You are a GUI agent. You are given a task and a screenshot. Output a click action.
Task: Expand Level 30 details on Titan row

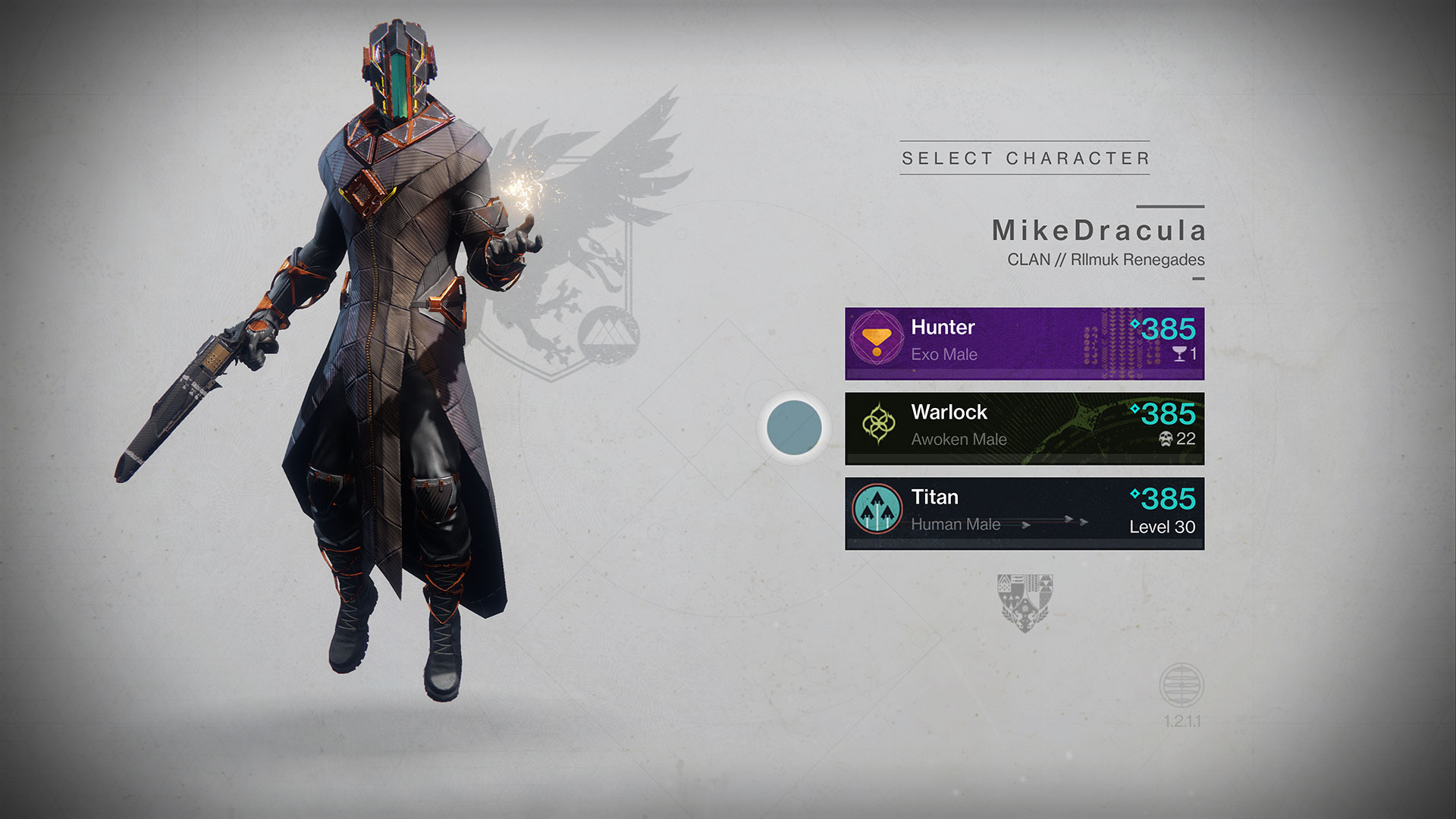[x=1163, y=526]
